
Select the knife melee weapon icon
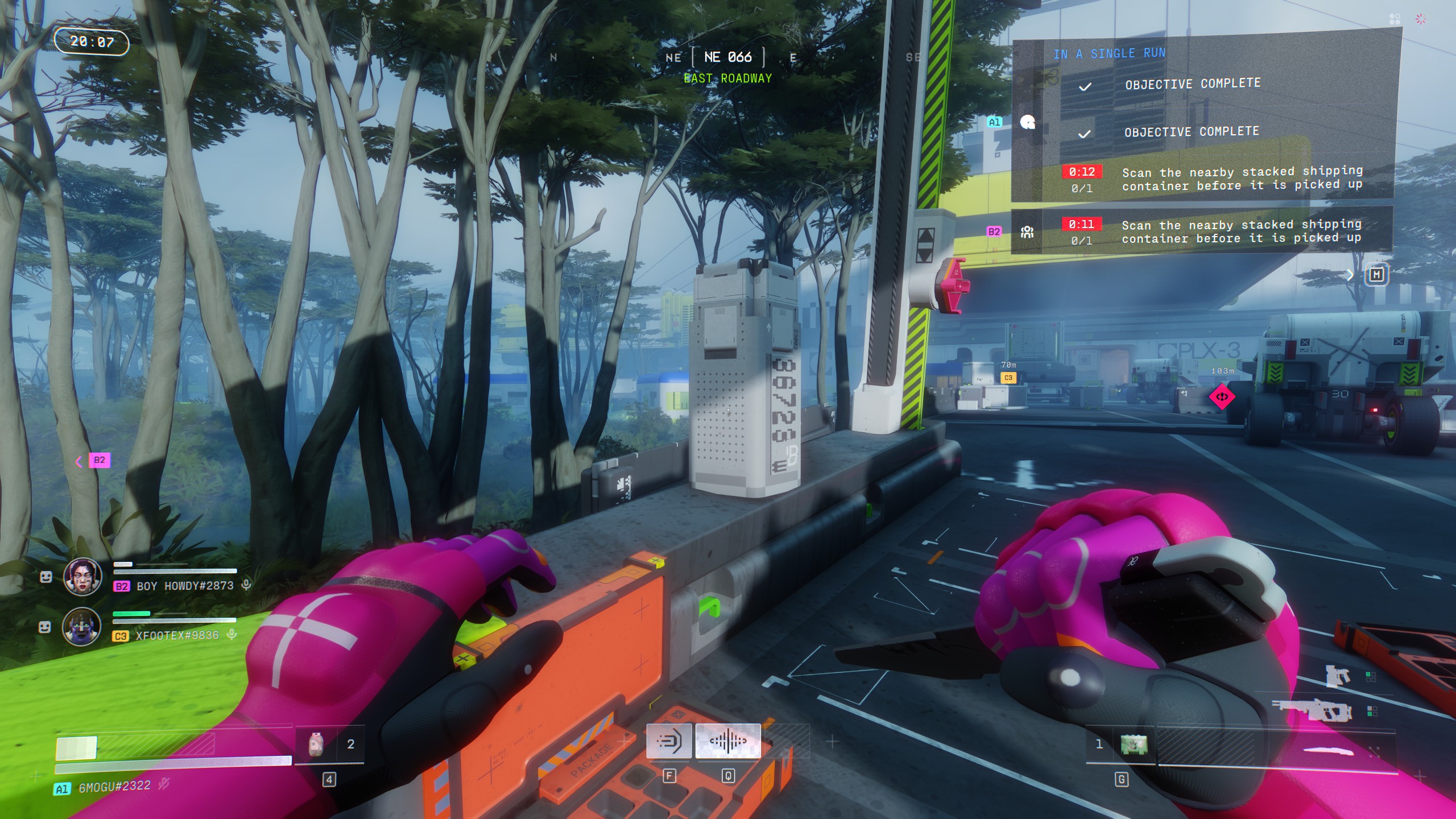pyautogui.click(x=1329, y=752)
